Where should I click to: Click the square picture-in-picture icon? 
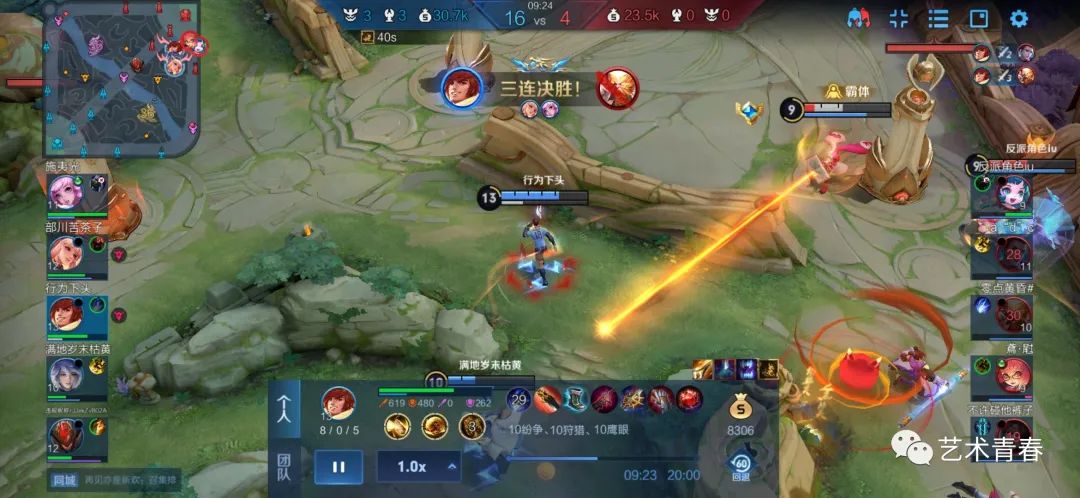click(x=978, y=18)
